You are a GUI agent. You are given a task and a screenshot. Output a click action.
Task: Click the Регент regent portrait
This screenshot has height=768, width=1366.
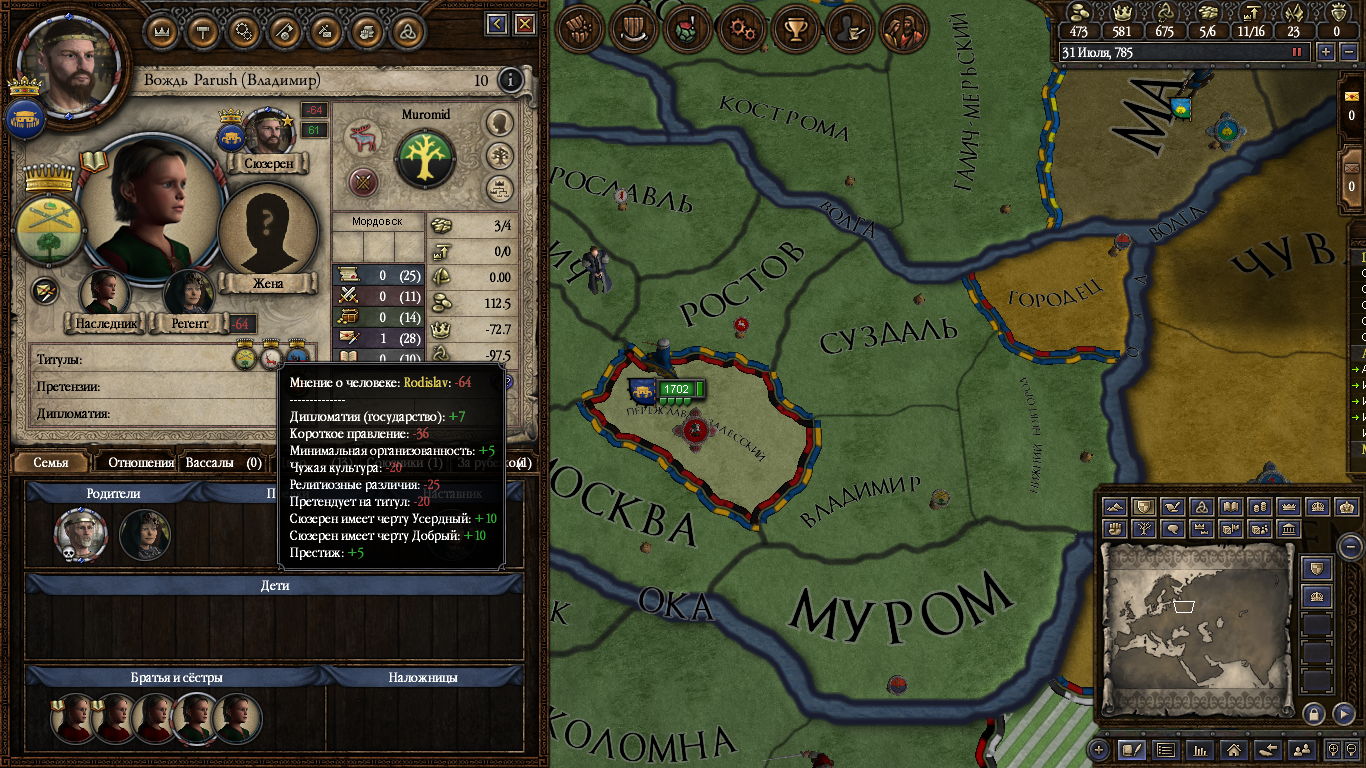[x=187, y=292]
